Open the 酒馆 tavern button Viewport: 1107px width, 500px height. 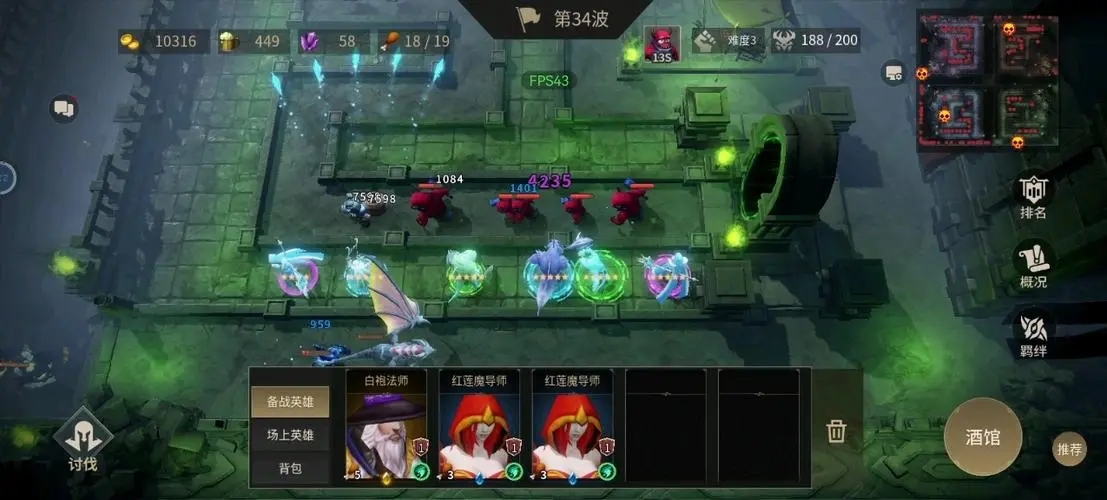(x=982, y=436)
